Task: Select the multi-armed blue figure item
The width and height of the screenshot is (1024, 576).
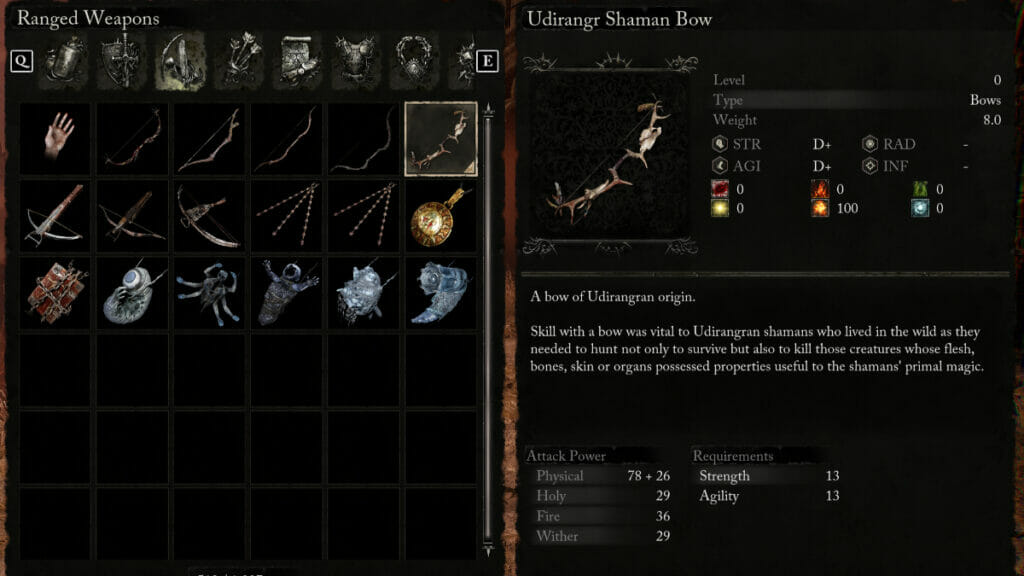Action: (209, 293)
